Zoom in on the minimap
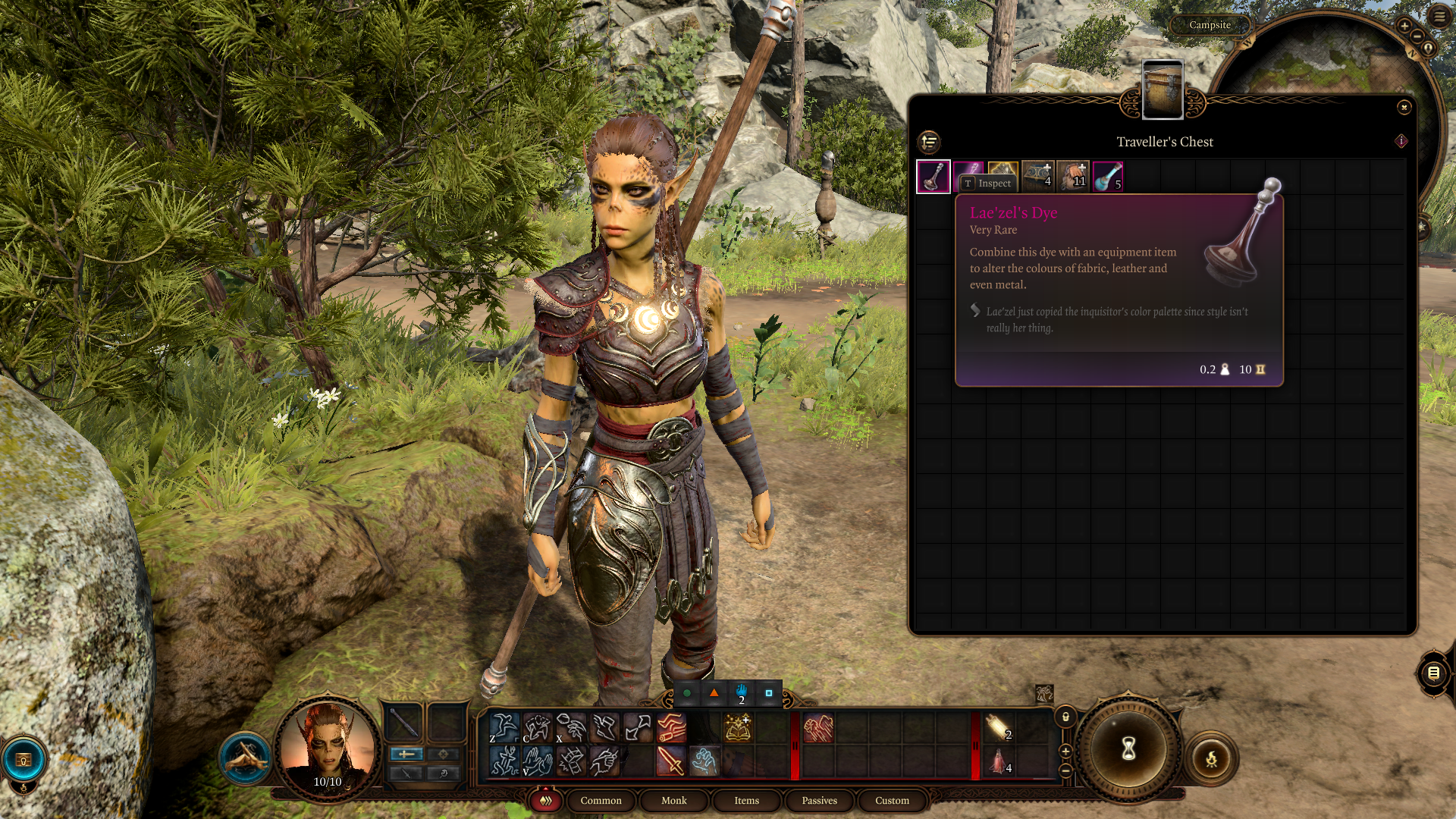The width and height of the screenshot is (1456, 819). [x=1404, y=26]
